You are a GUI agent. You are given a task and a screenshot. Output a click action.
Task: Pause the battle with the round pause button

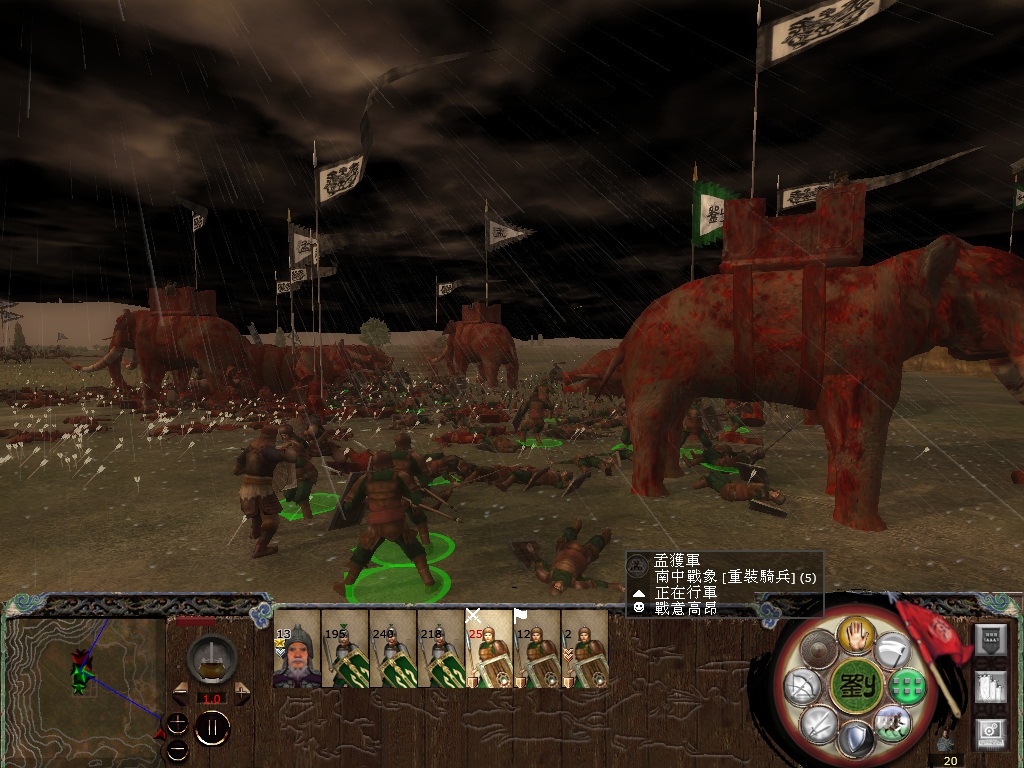tap(212, 729)
